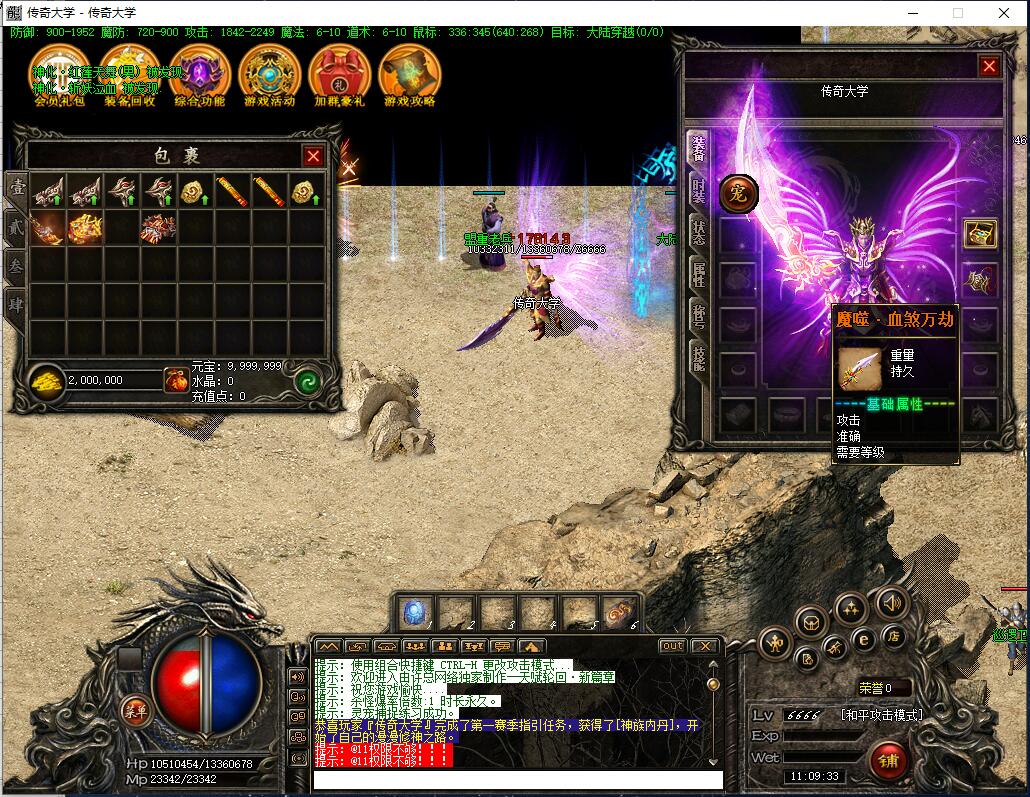Click the 'out' button on chat bar
Image resolution: width=1030 pixels, height=797 pixels.
(673, 646)
